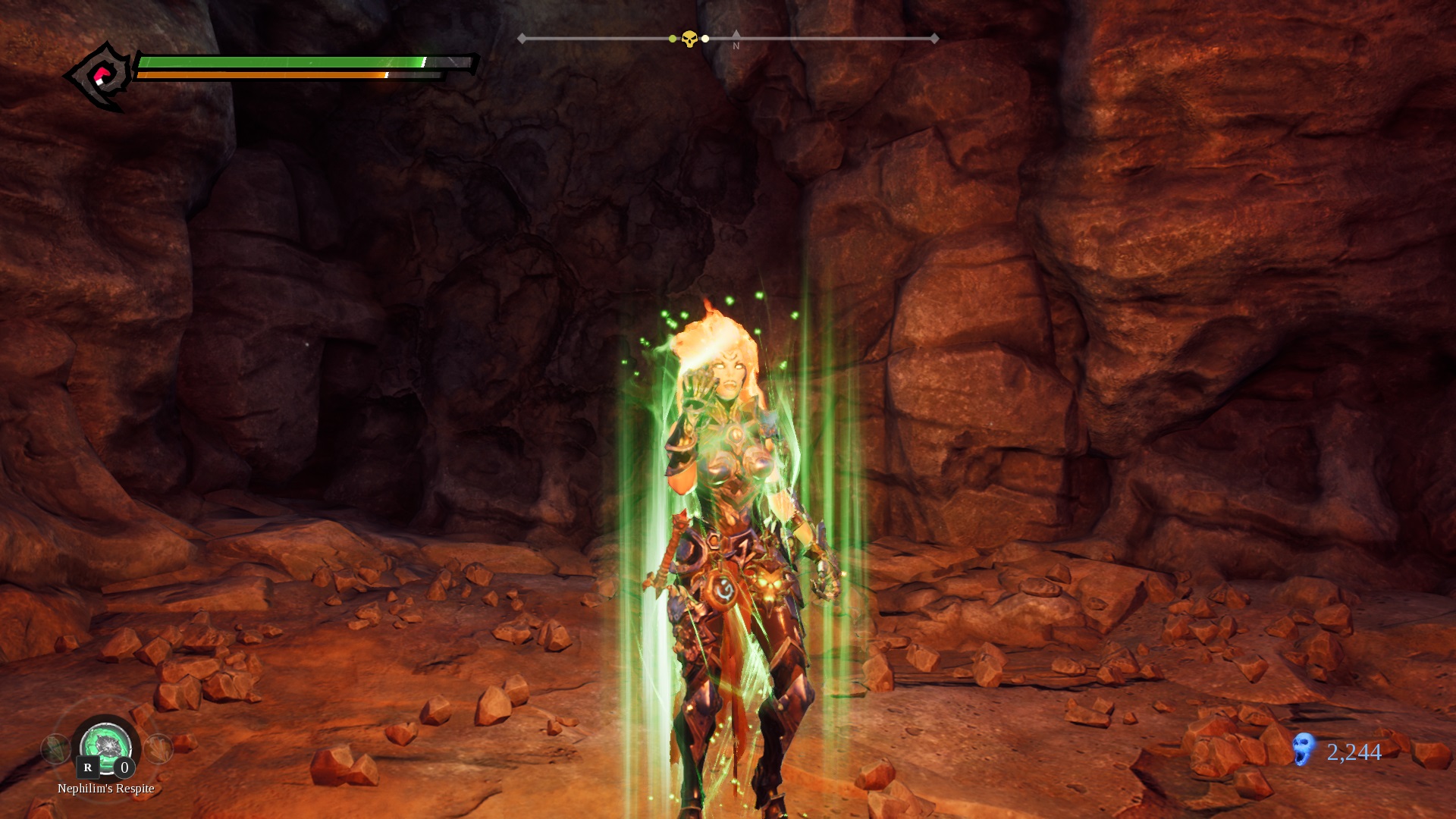Screen dimensions: 1456x819
Task: Click the yellow skull compass marker
Action: point(689,39)
